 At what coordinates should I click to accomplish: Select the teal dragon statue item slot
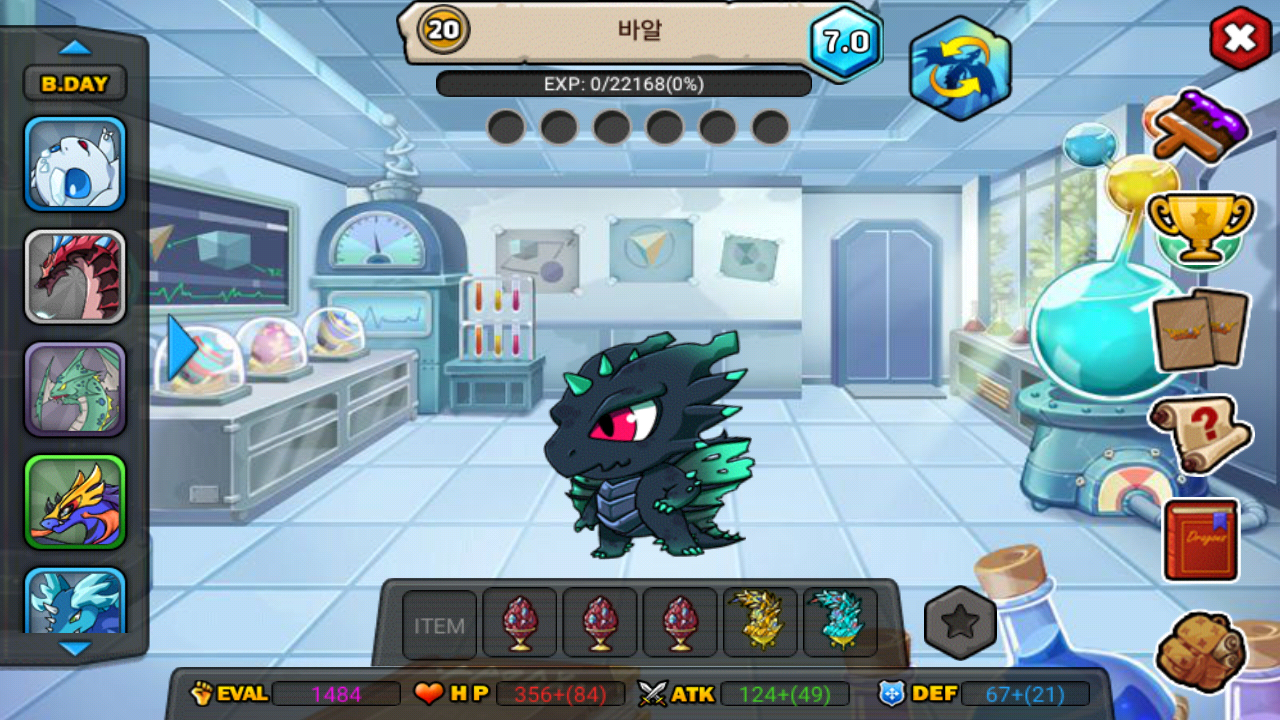click(840, 623)
